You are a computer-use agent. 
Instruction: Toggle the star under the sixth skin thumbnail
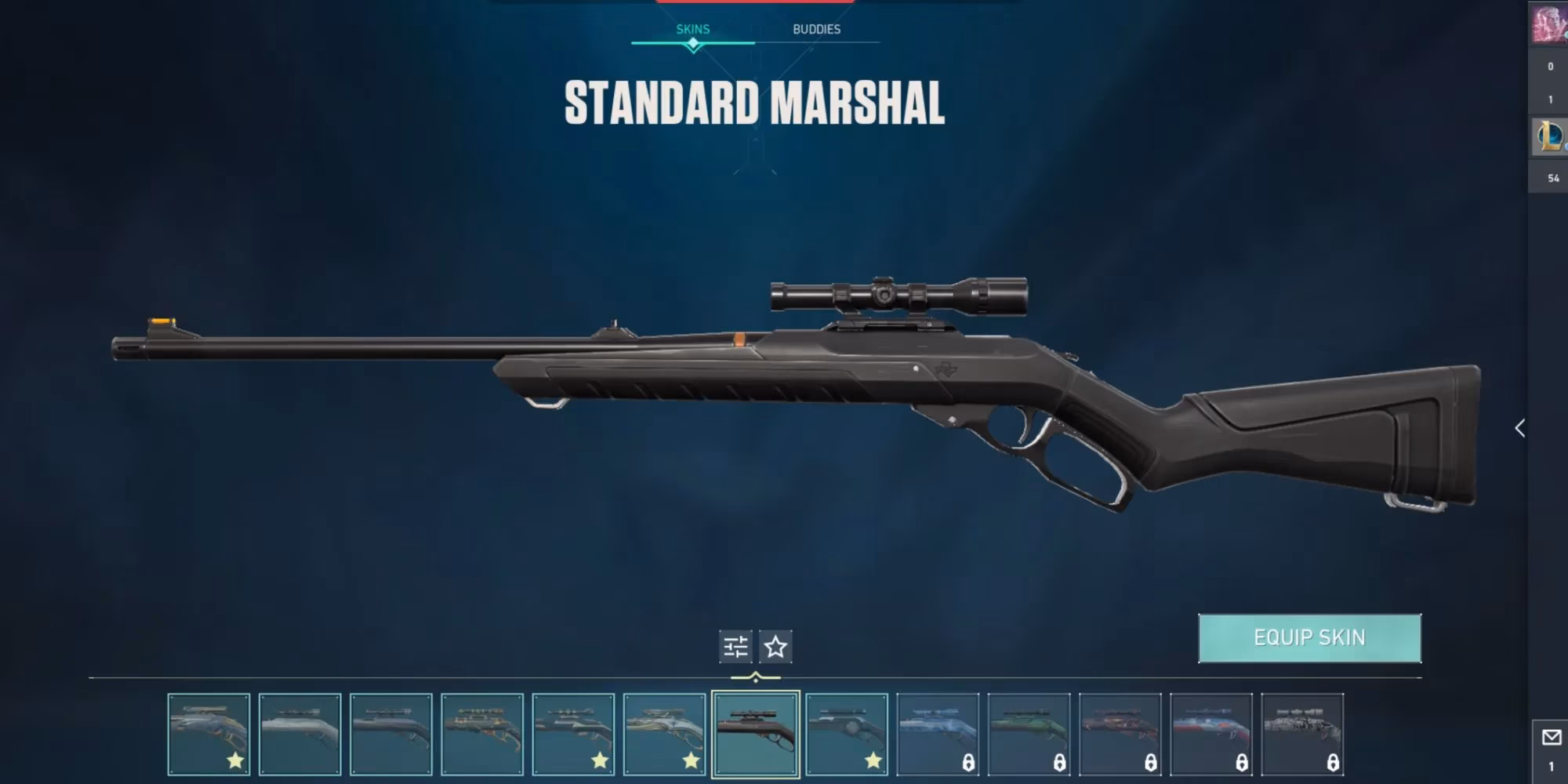coord(690,760)
